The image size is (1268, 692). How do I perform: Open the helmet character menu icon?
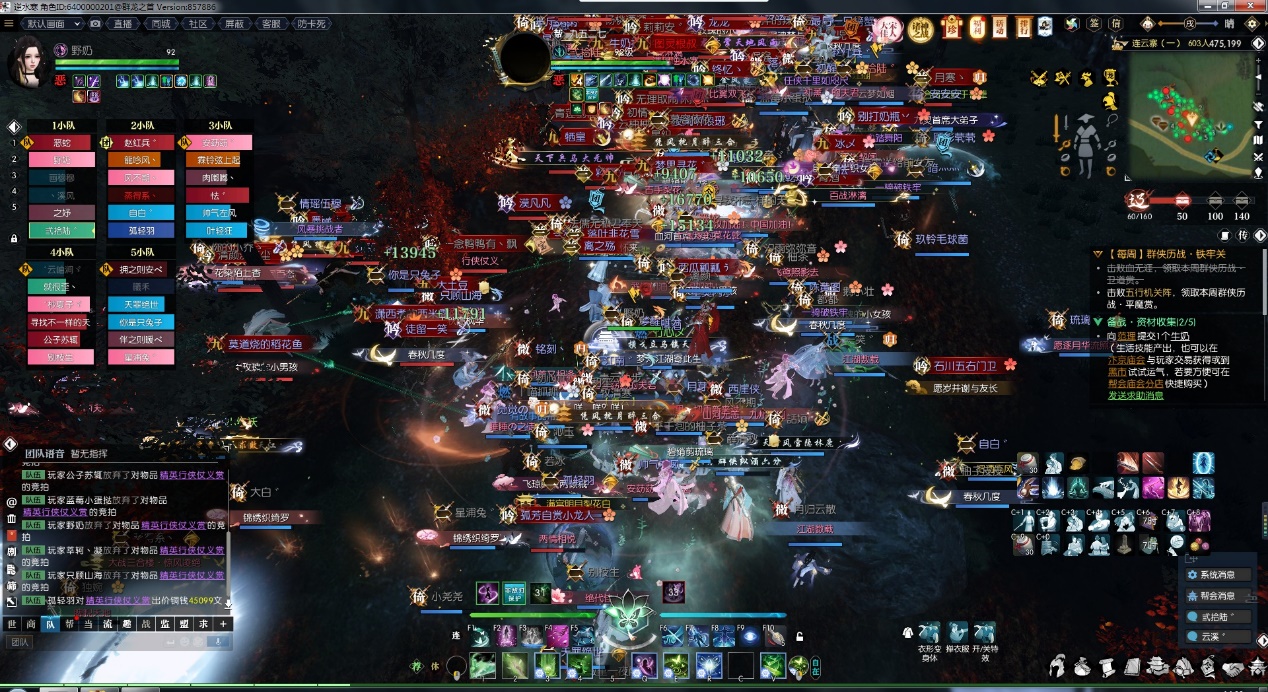[x=1058, y=666]
